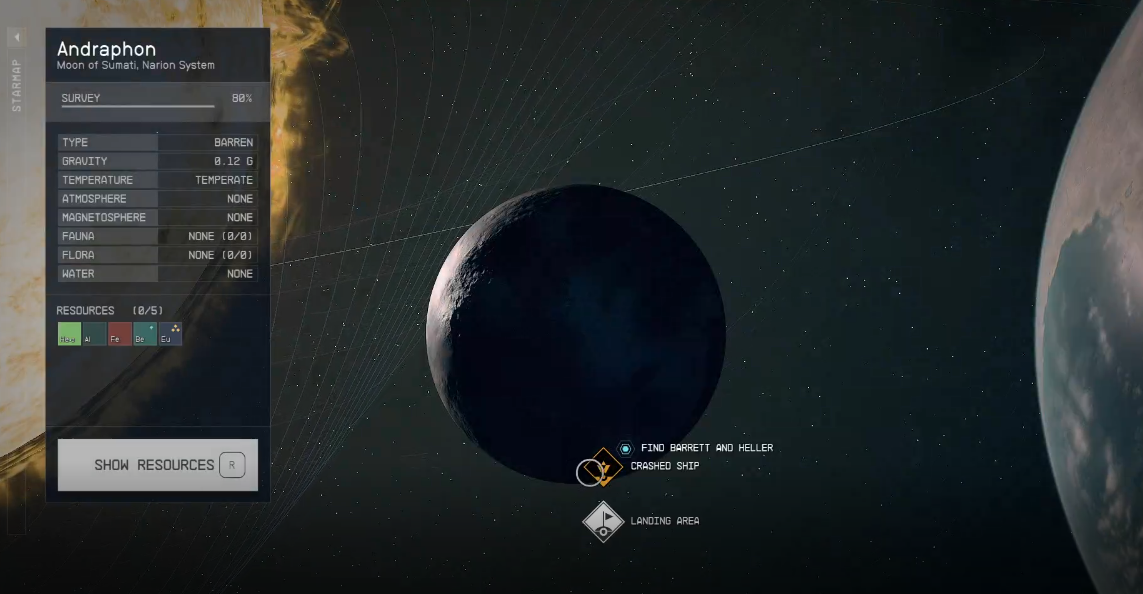This screenshot has width=1143, height=594.
Task: Choose the Beryllium (Be) resource tile
Action: point(145,334)
